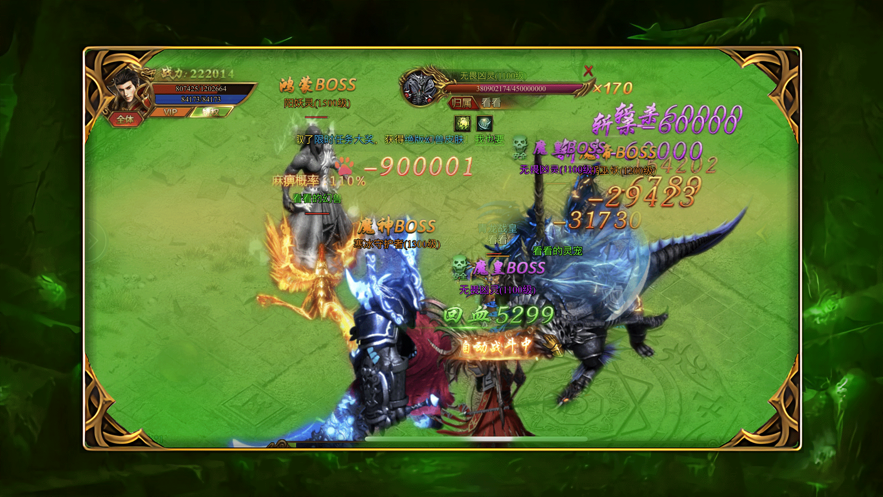Screen dimensions: 883x497
Task: Tap the 全体 attack mode button
Action: [124, 119]
